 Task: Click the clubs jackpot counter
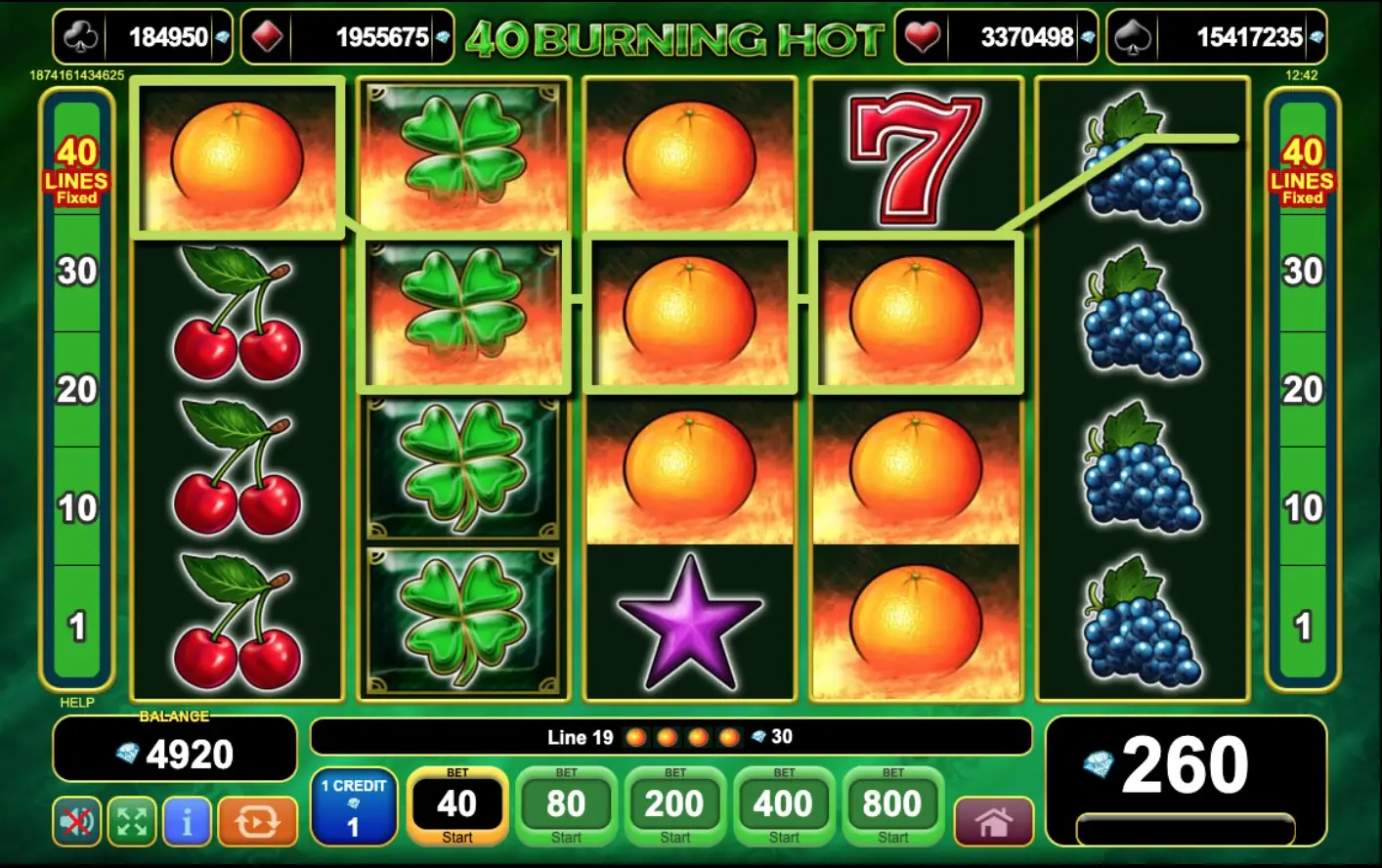[143, 37]
